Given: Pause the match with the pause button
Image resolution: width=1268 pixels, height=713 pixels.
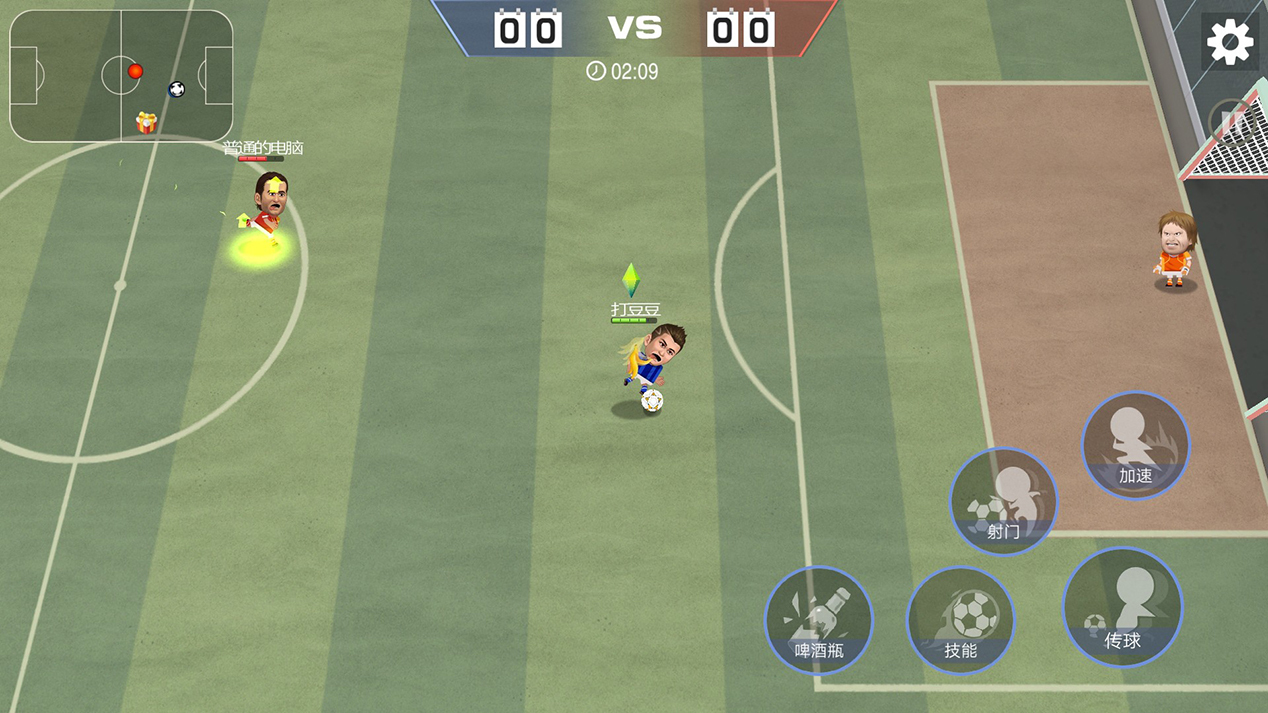Looking at the screenshot, I should coord(1233,123).
